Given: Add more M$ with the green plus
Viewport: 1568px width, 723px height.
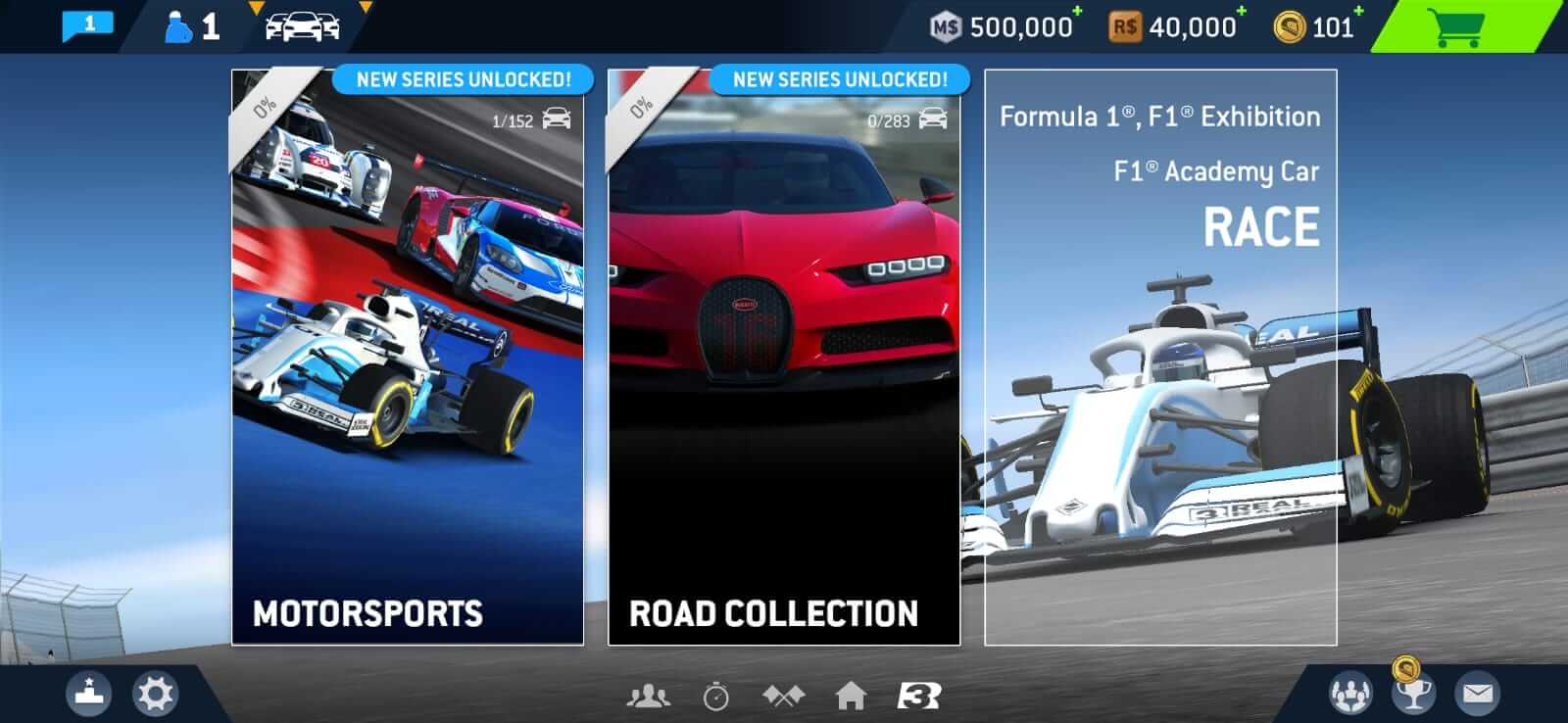Looking at the screenshot, I should 1075,12.
